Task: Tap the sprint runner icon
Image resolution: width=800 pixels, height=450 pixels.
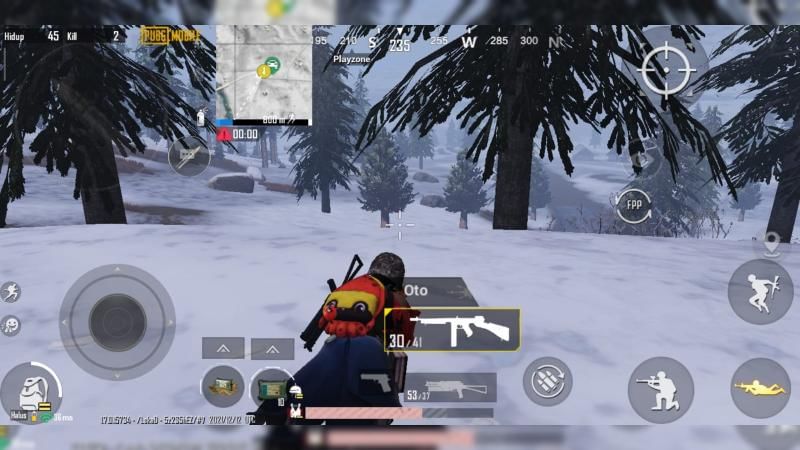Action: (11, 292)
